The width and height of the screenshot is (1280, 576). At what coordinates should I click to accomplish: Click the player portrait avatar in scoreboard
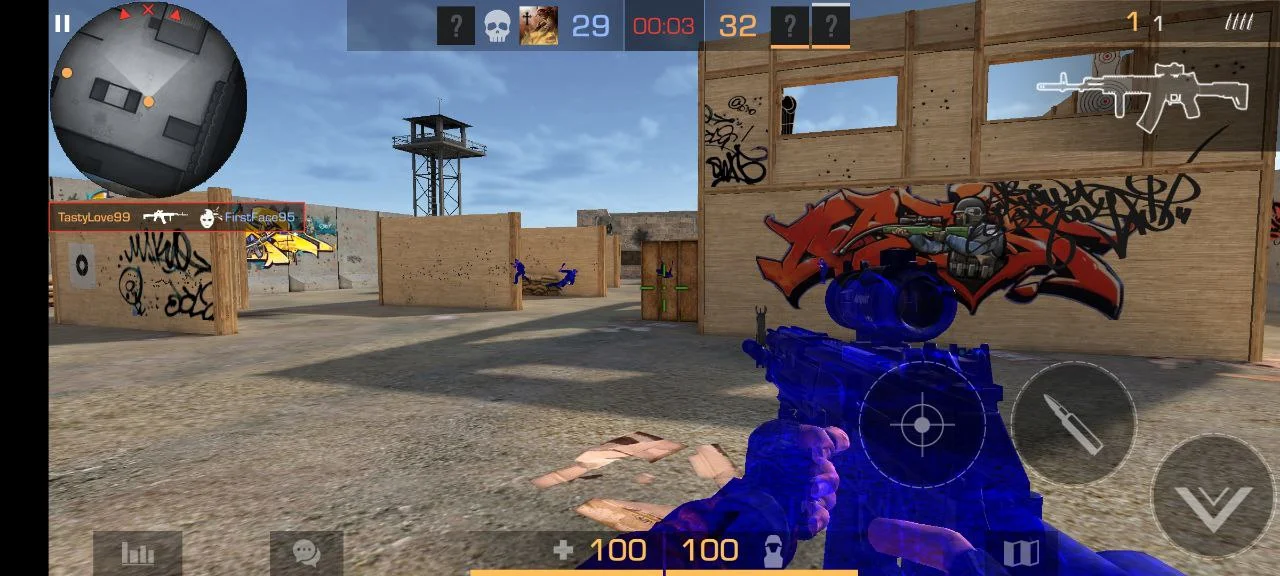538,26
